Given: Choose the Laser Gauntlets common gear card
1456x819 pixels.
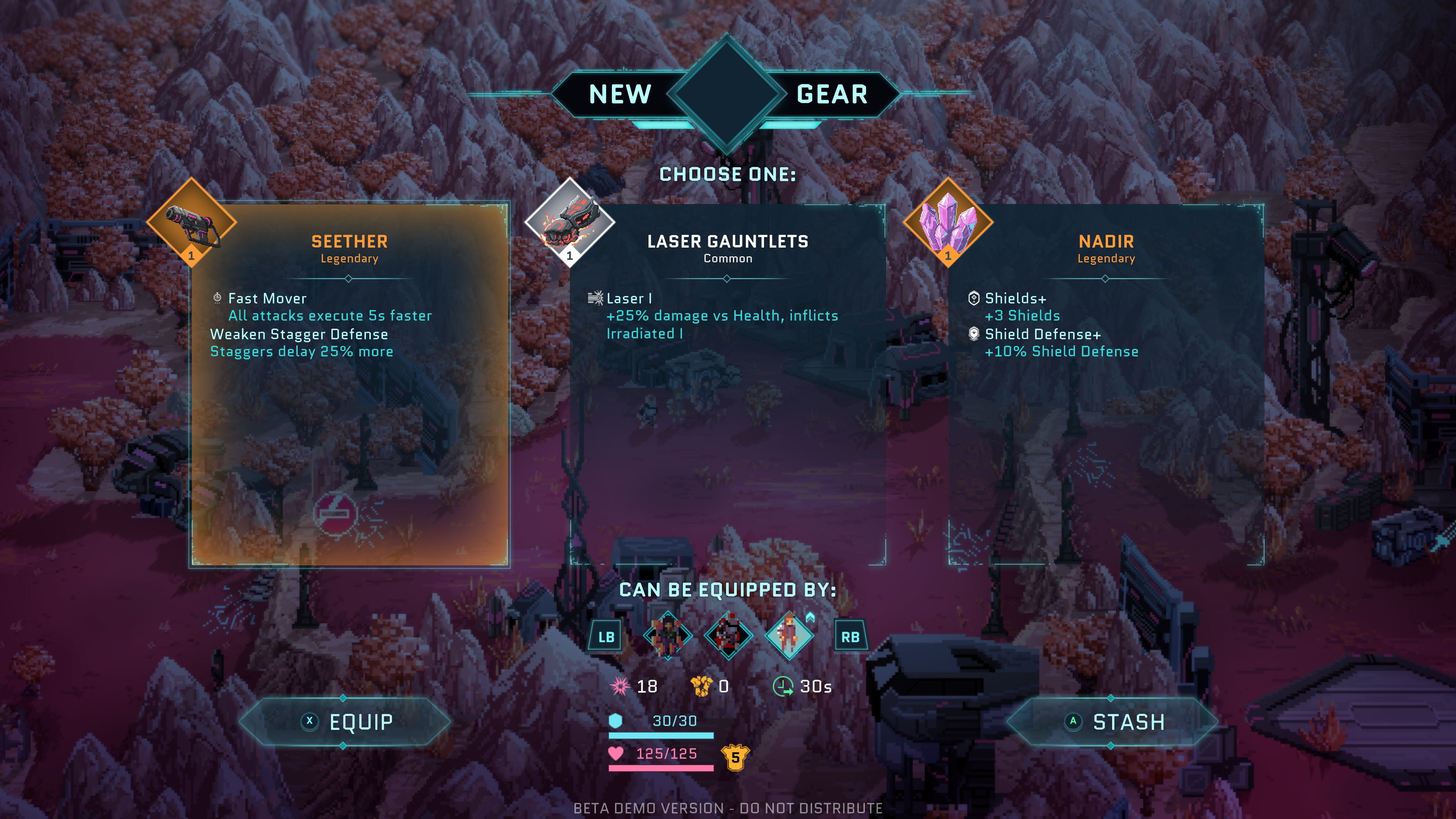Looking at the screenshot, I should pyautogui.click(x=728, y=384).
